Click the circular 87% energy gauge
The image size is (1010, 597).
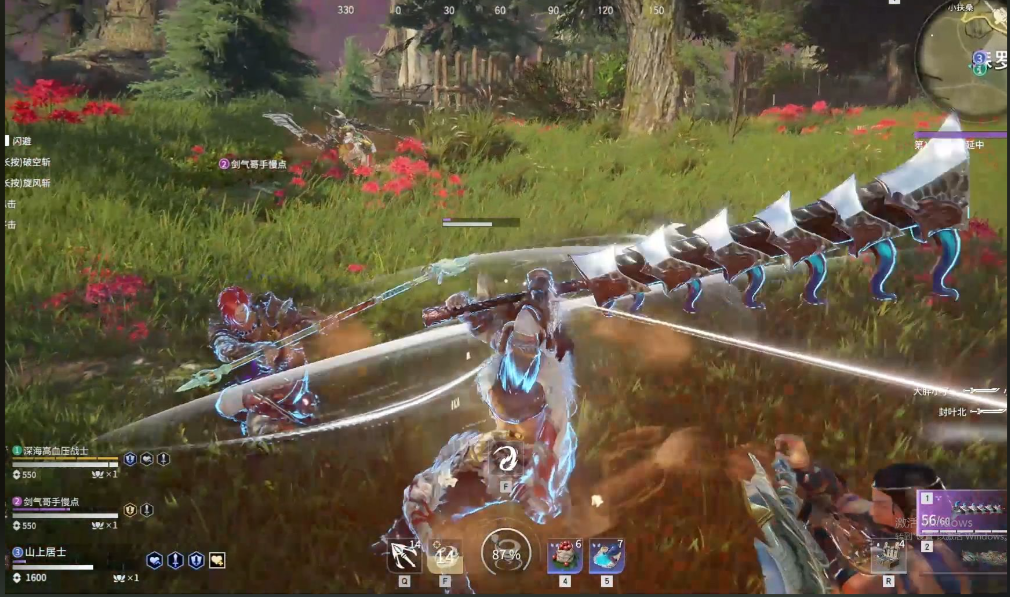click(506, 552)
